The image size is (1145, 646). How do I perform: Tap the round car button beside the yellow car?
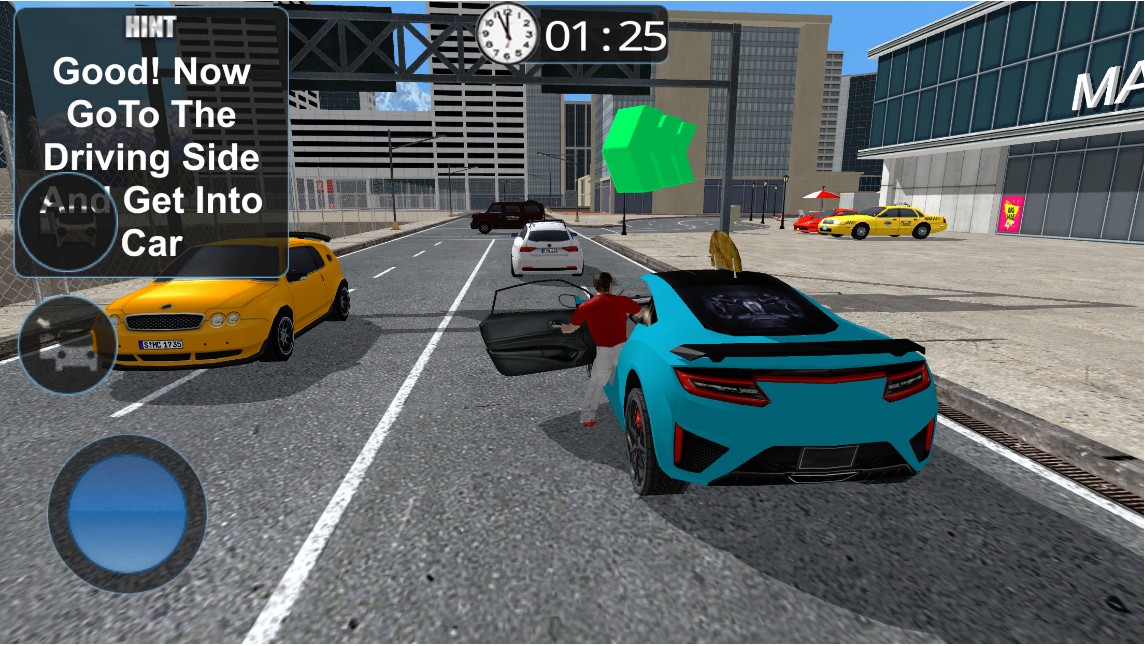[66, 343]
